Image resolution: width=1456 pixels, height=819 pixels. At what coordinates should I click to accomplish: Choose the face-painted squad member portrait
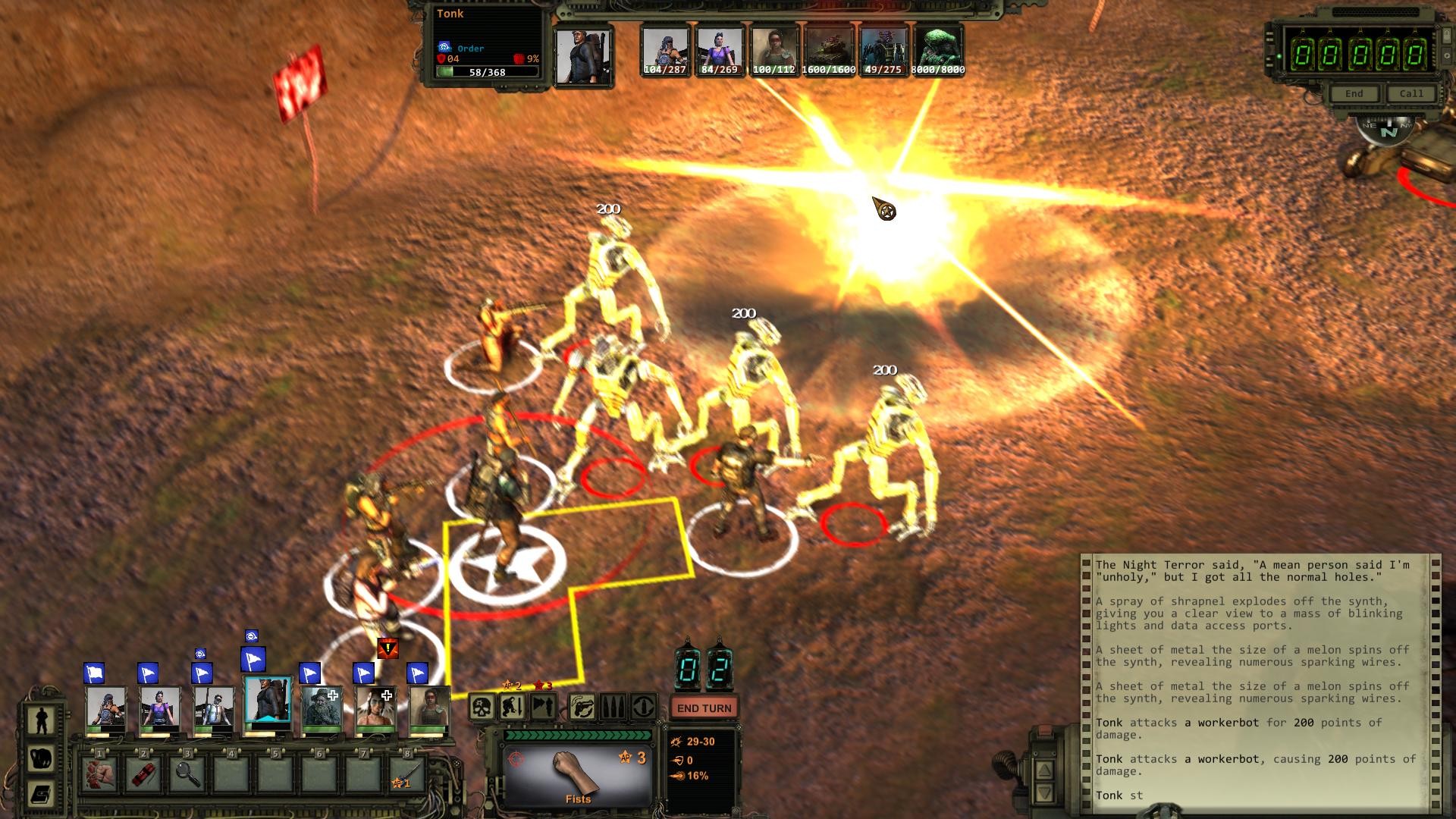(x=375, y=711)
